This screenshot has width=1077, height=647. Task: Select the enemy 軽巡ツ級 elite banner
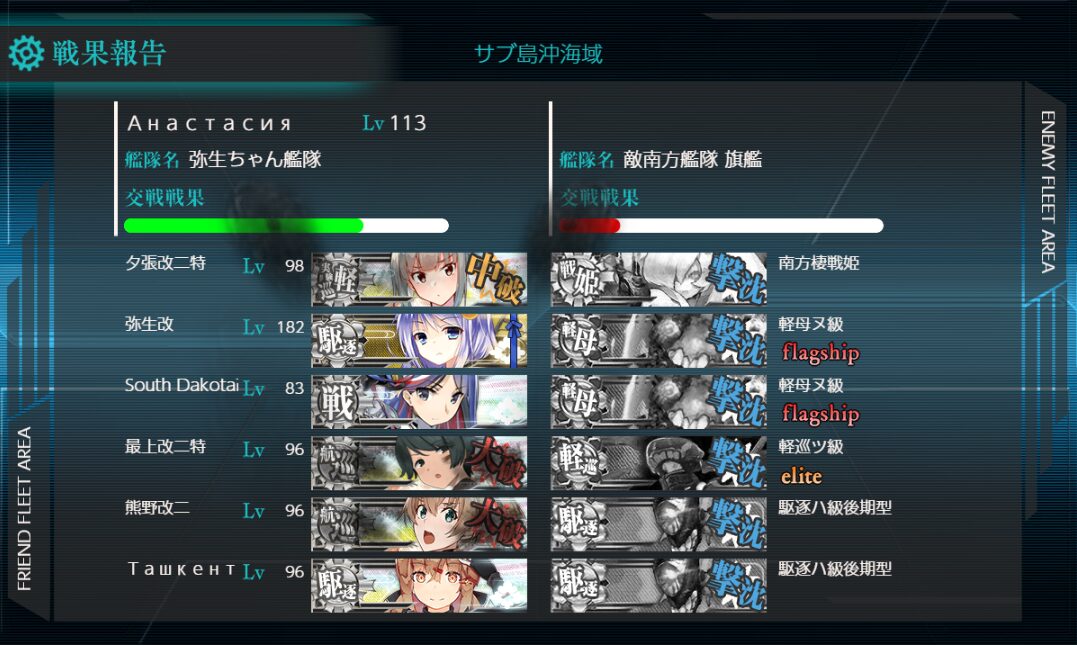click(659, 463)
